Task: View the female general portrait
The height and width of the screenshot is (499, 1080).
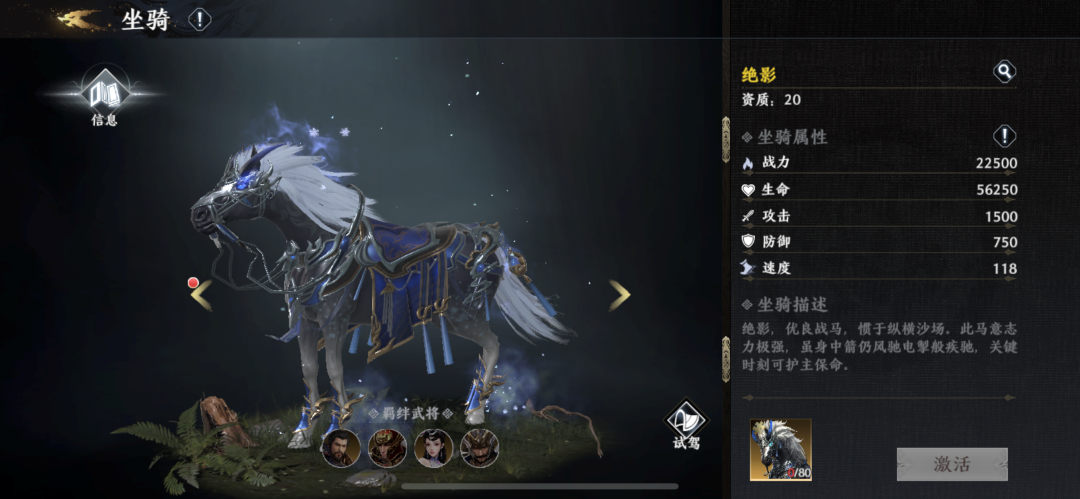Action: pos(433,448)
